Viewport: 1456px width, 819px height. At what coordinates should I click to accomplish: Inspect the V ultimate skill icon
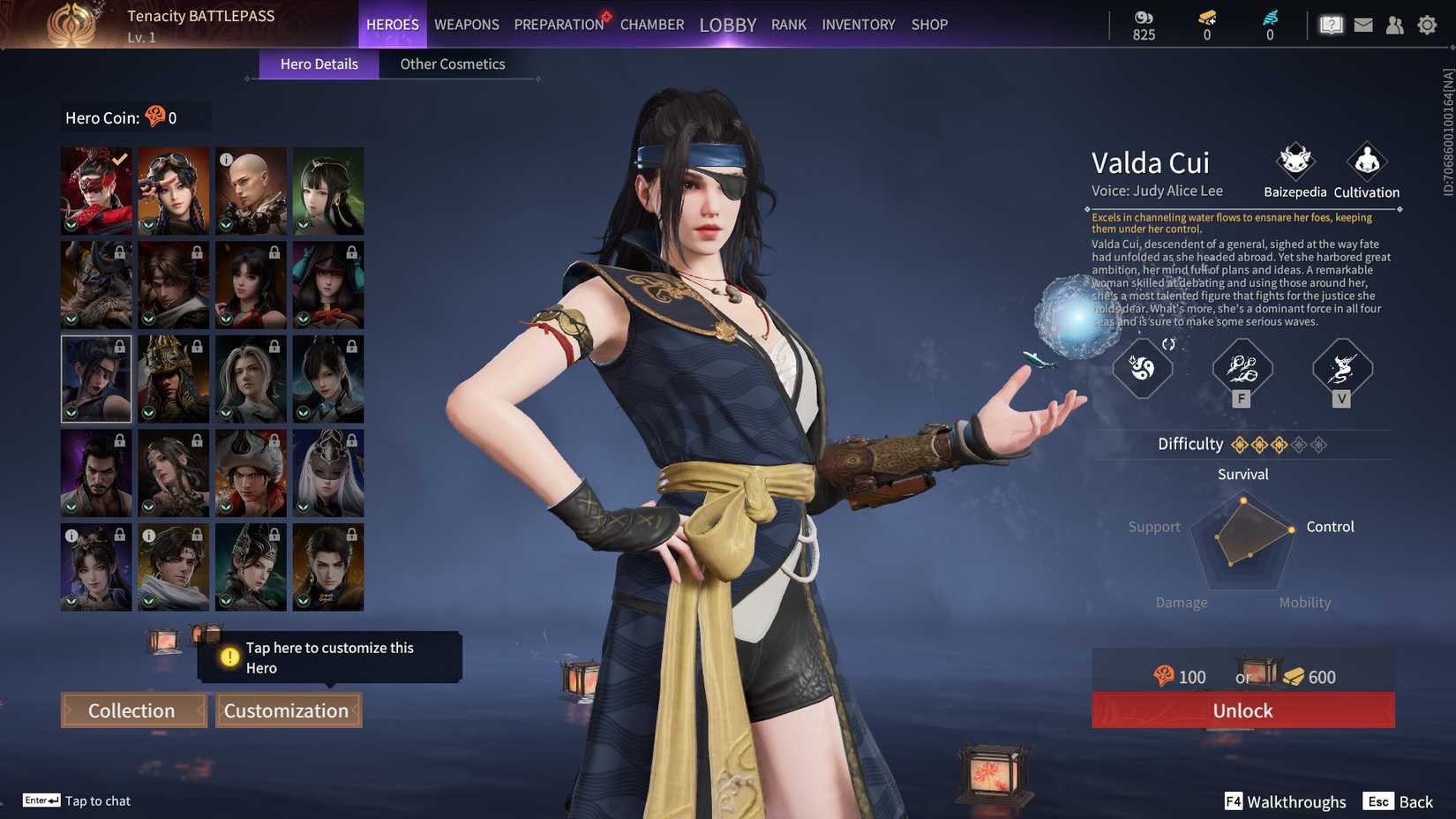tap(1340, 371)
